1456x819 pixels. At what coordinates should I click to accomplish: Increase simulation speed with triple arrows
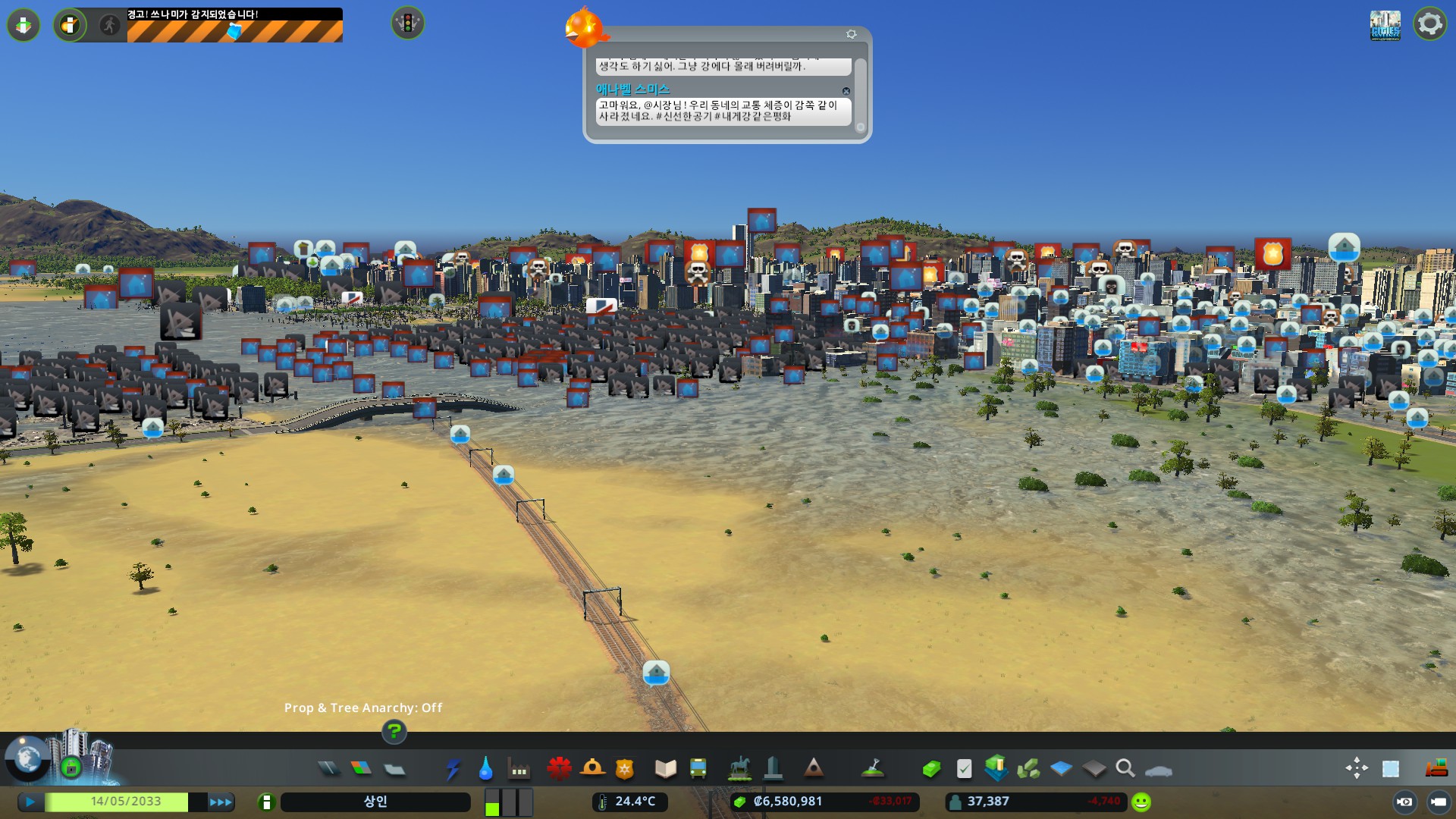(x=221, y=802)
